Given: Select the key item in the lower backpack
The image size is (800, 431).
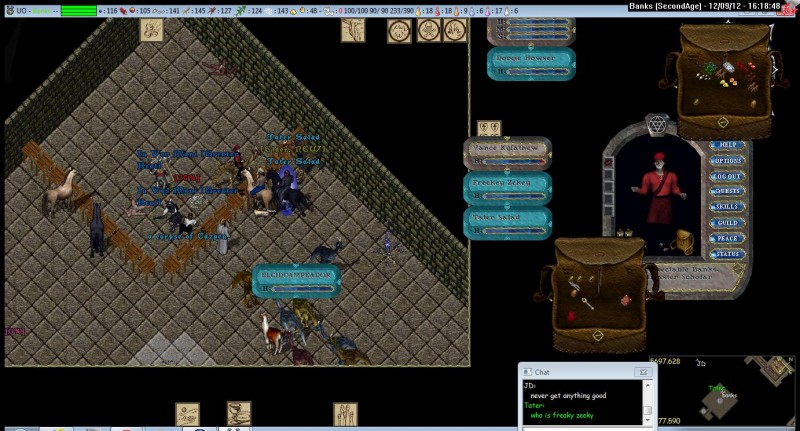Looking at the screenshot, I should [x=588, y=298].
